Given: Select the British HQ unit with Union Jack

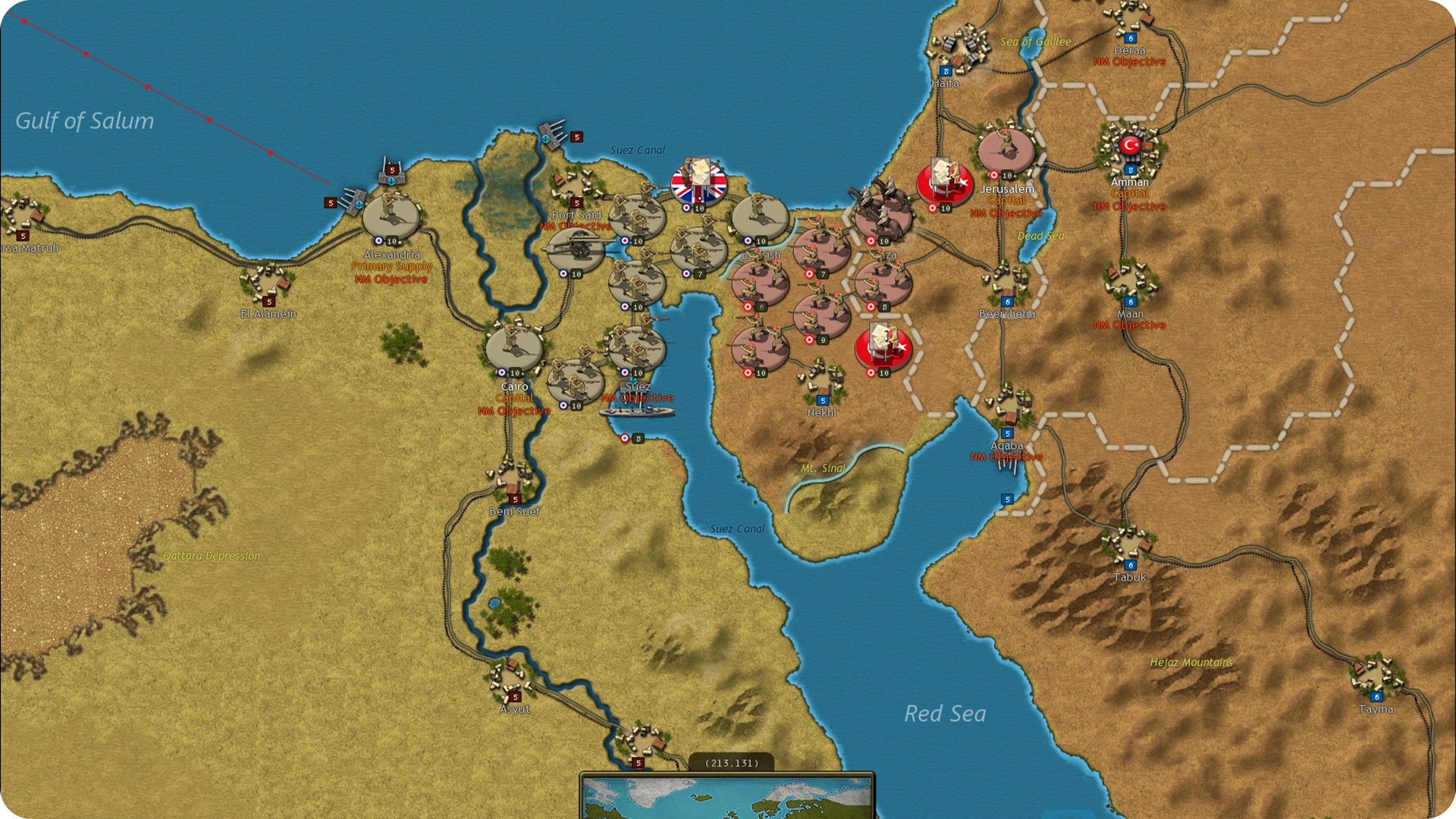Looking at the screenshot, I should tap(698, 183).
